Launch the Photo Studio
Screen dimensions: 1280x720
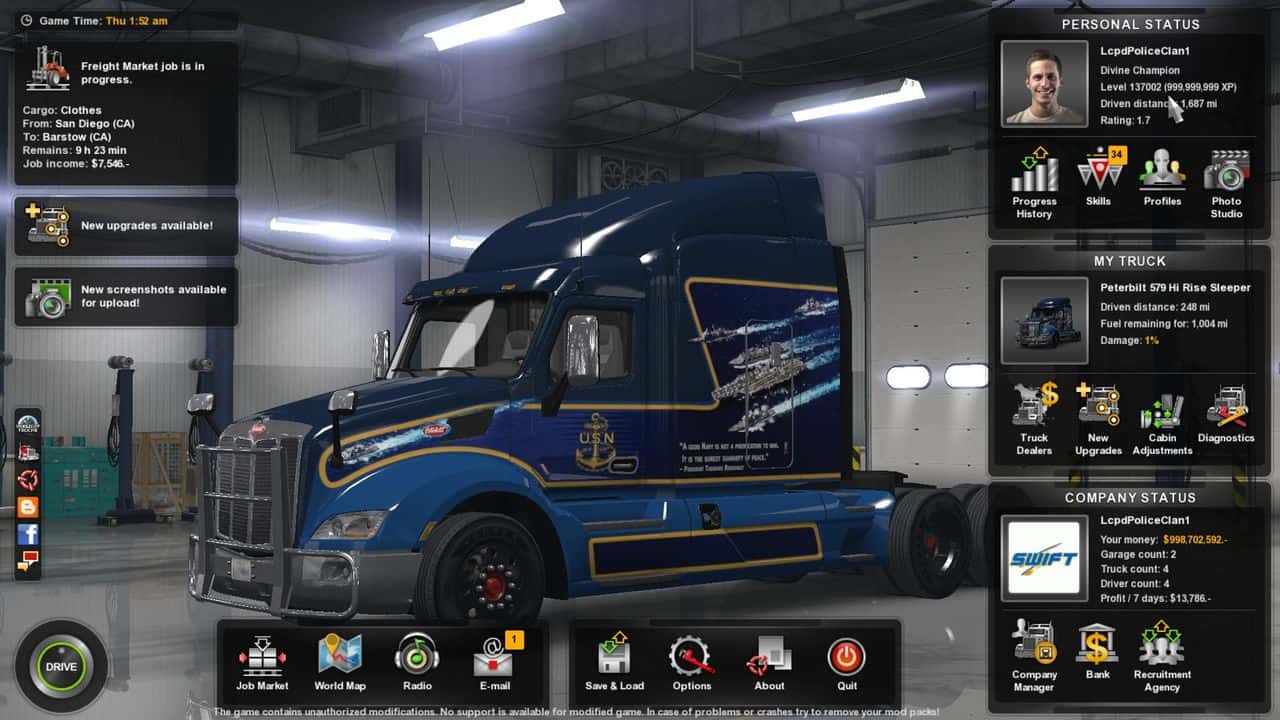coord(1226,182)
